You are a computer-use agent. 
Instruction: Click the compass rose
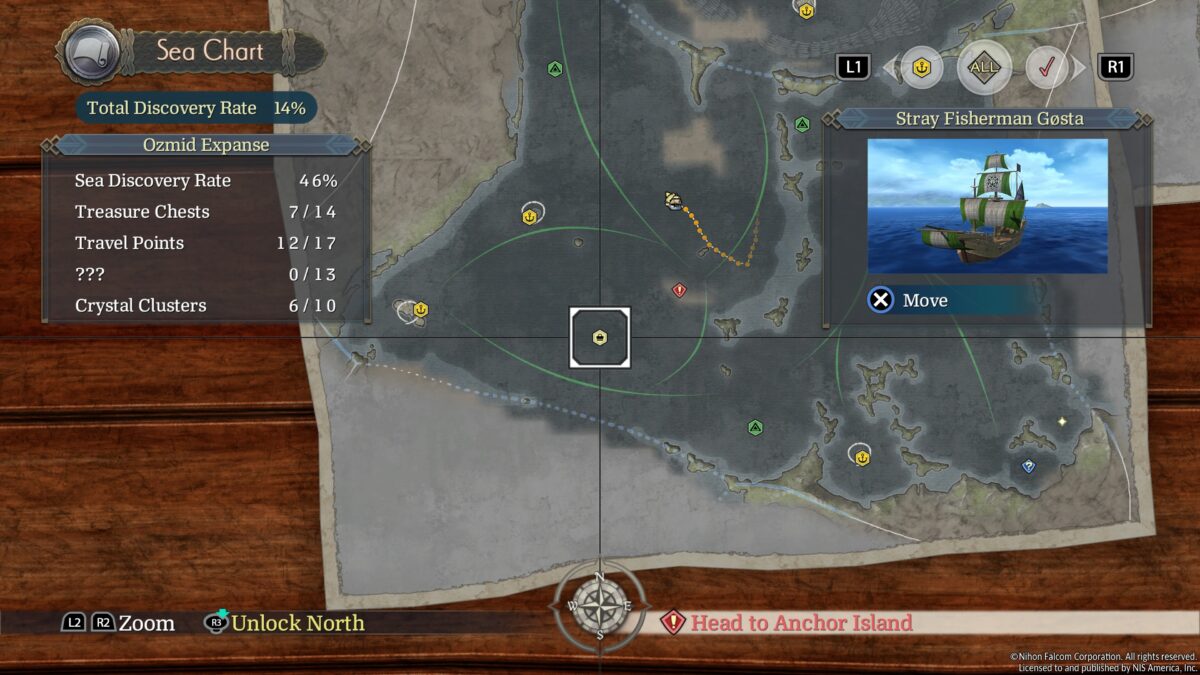click(599, 607)
